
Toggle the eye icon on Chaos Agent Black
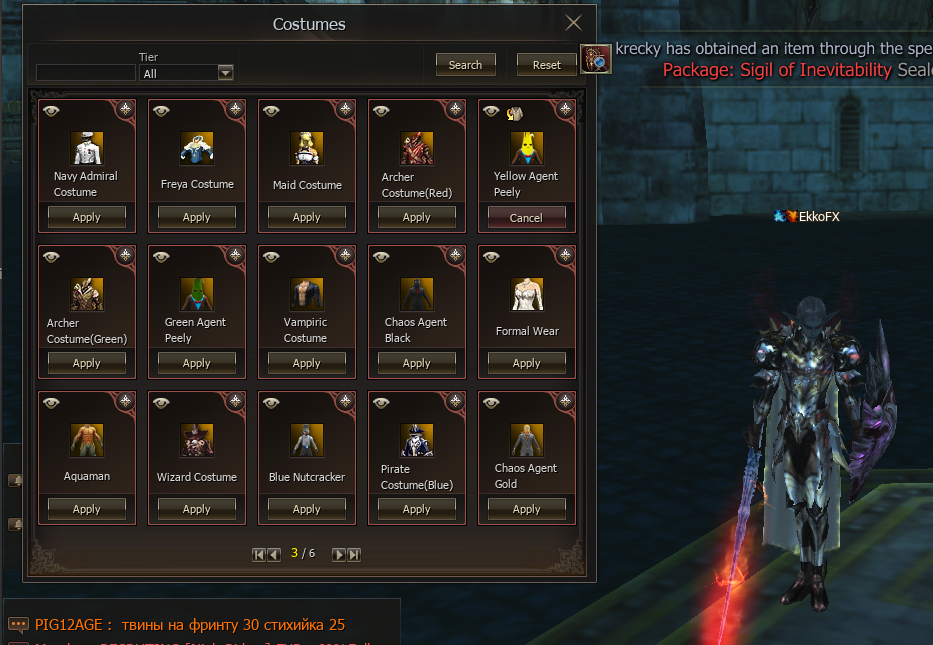tap(381, 257)
